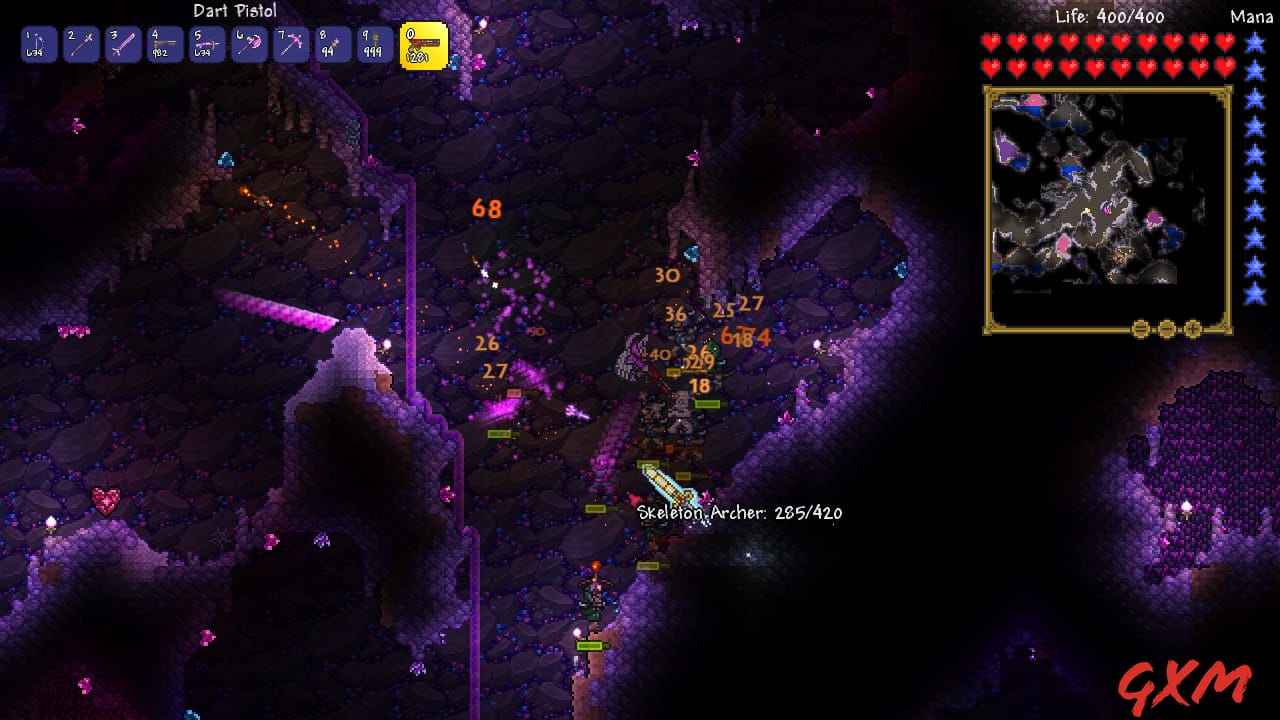1280x720 pixels.
Task: Select the handgun in hotbar slot 4
Action: point(167,45)
